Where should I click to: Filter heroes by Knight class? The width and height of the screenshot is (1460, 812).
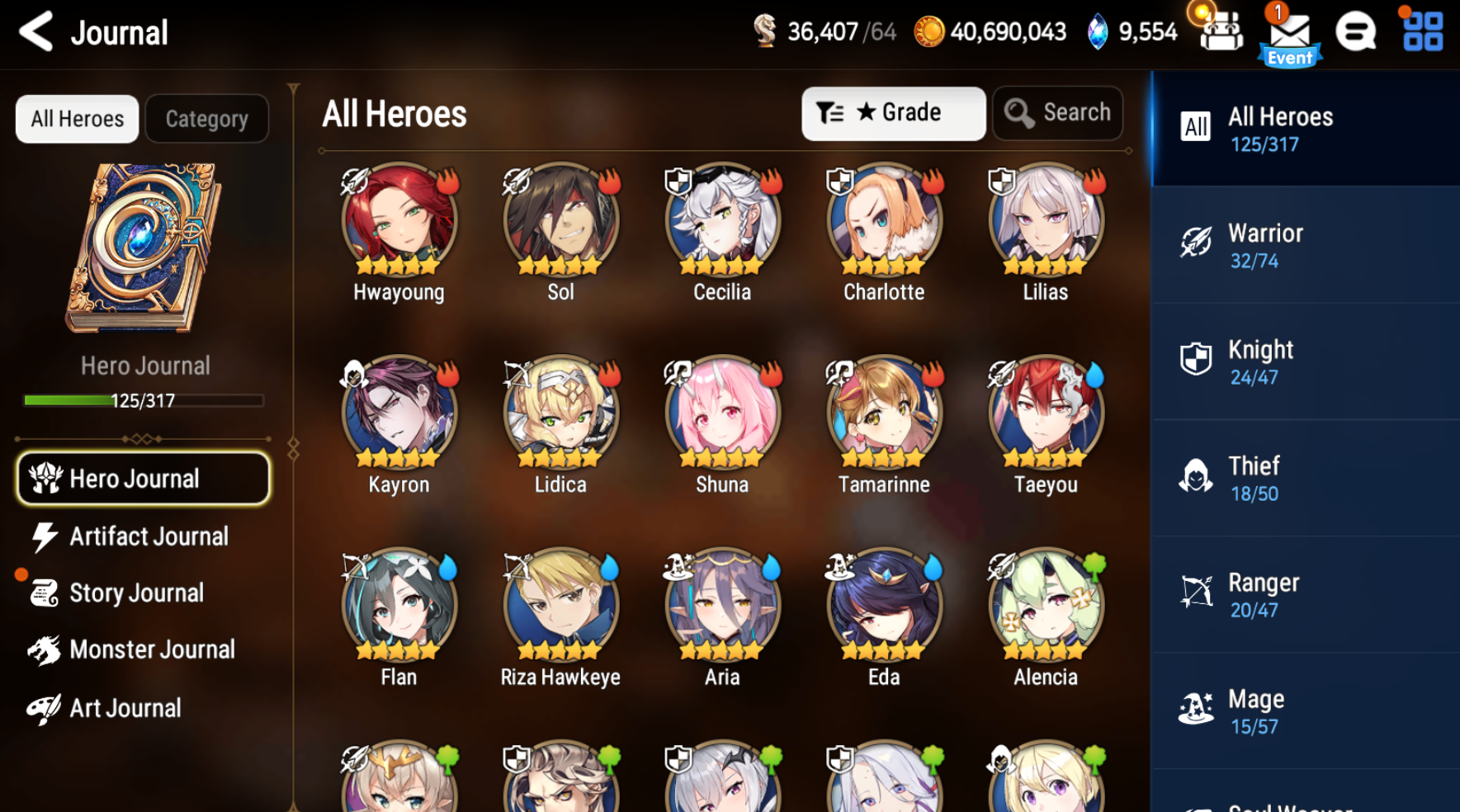pyautogui.click(x=1304, y=361)
